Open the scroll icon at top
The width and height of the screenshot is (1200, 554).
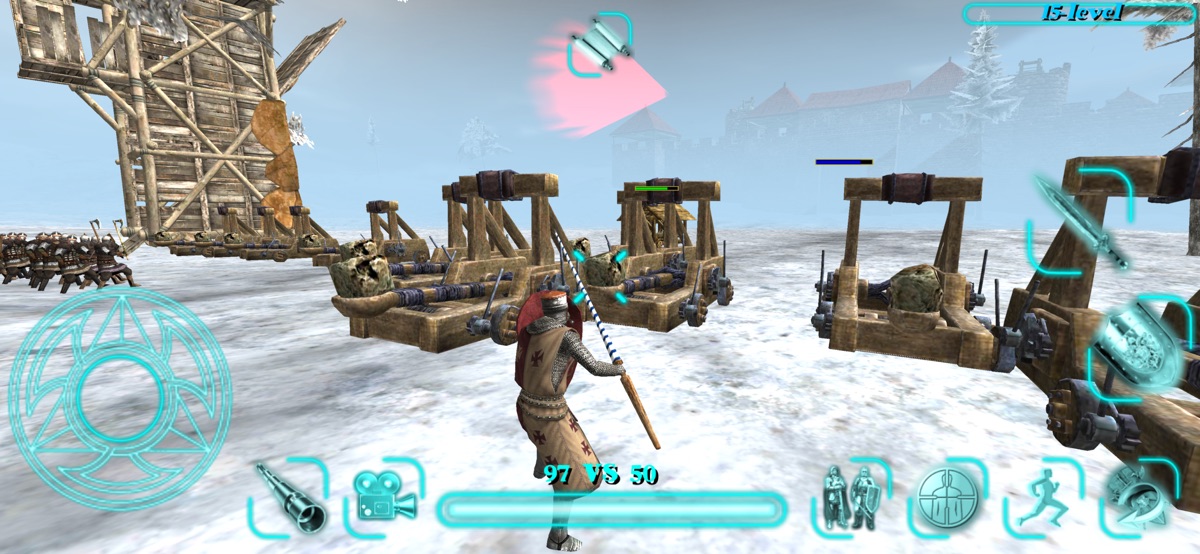point(599,43)
